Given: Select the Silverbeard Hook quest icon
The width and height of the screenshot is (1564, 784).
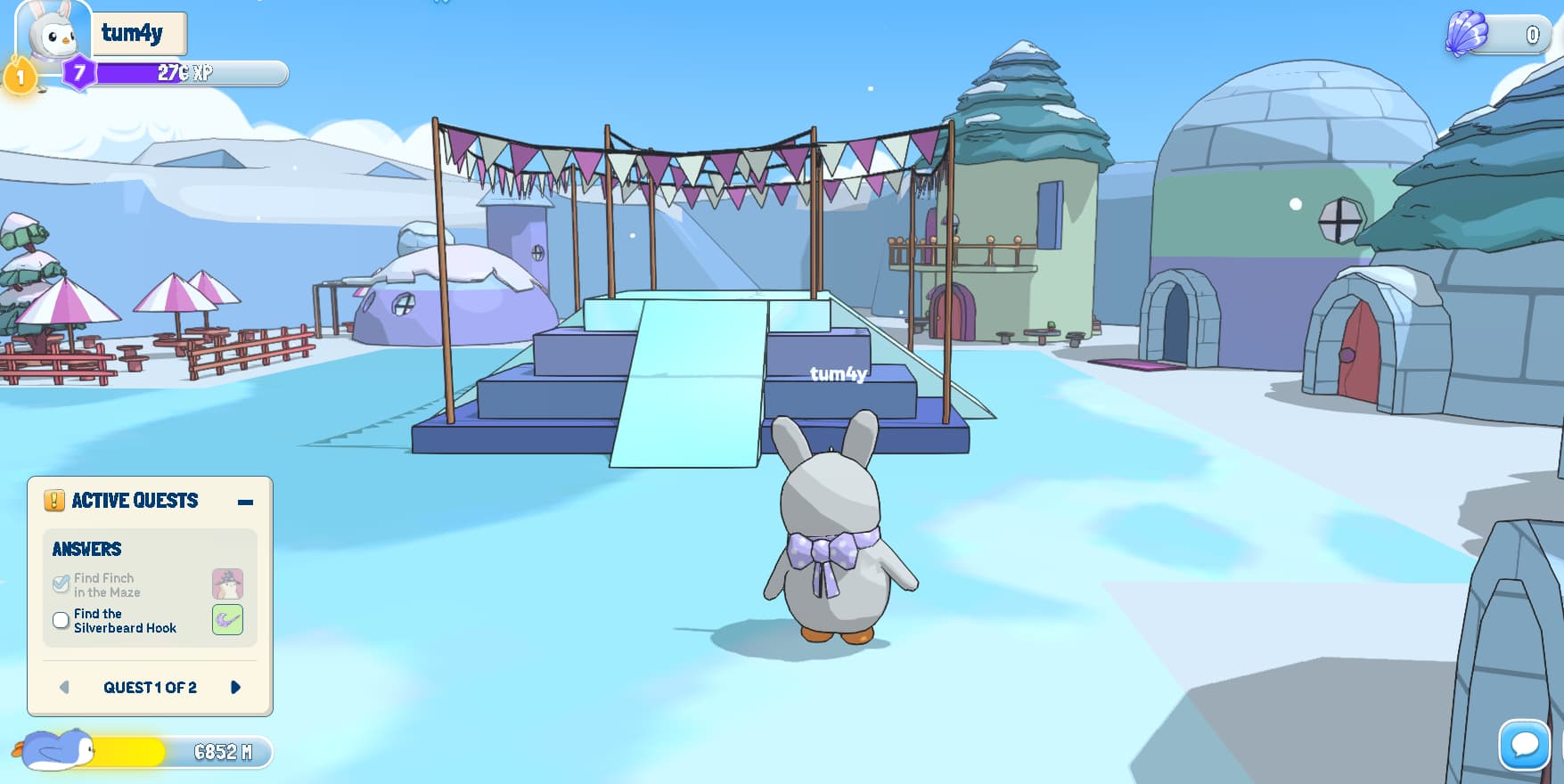Looking at the screenshot, I should [227, 619].
